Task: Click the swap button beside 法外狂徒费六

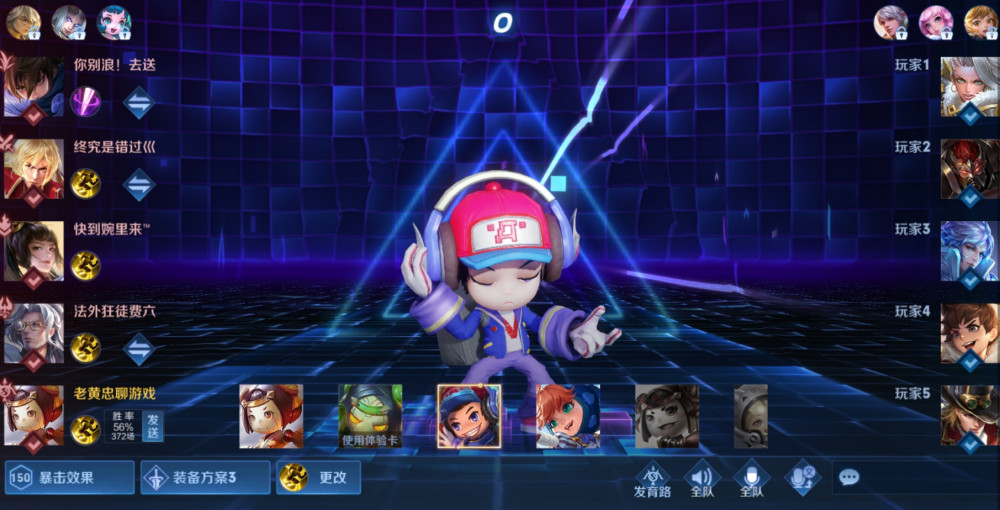Action: pyautogui.click(x=138, y=347)
